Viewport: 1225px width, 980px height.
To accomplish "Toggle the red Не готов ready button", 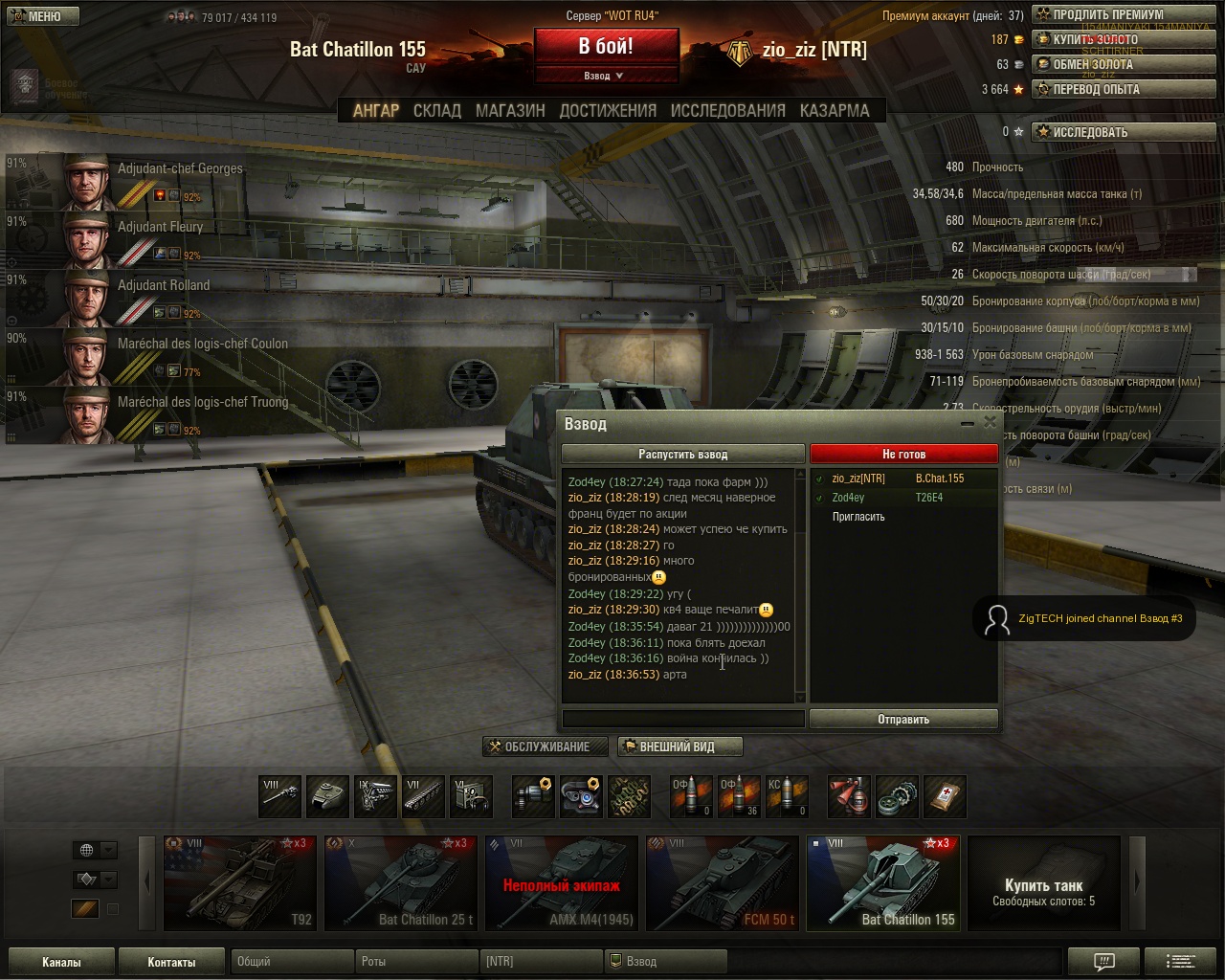I will (x=903, y=455).
